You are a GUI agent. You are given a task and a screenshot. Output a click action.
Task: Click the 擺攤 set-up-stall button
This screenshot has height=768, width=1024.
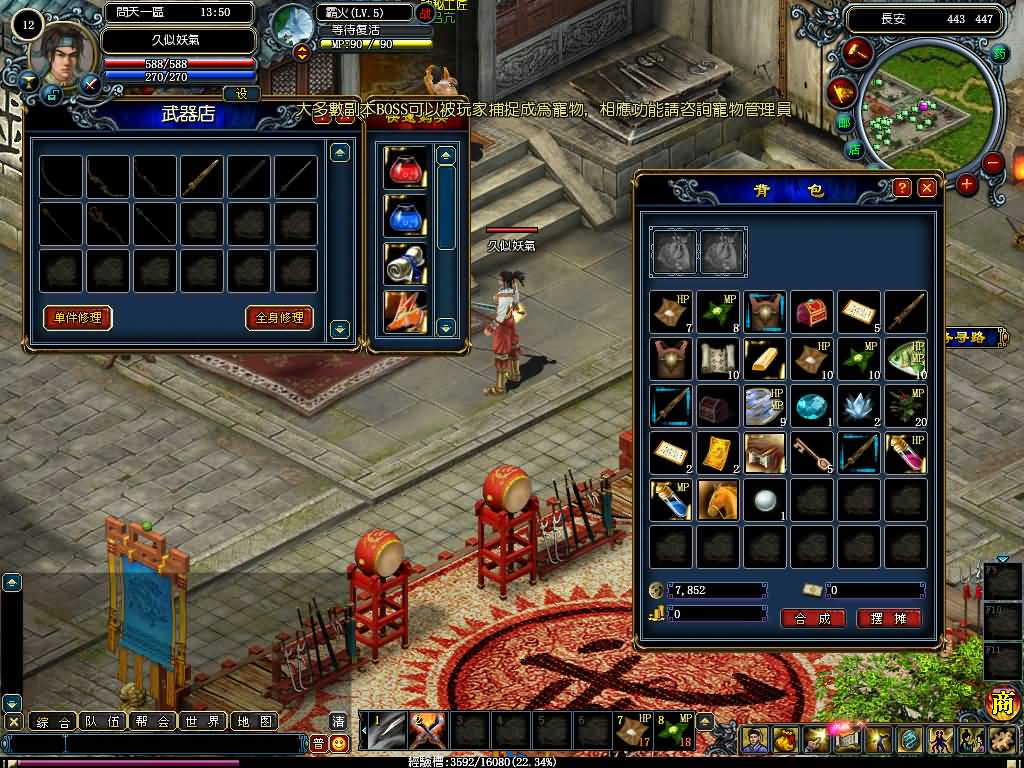point(888,619)
